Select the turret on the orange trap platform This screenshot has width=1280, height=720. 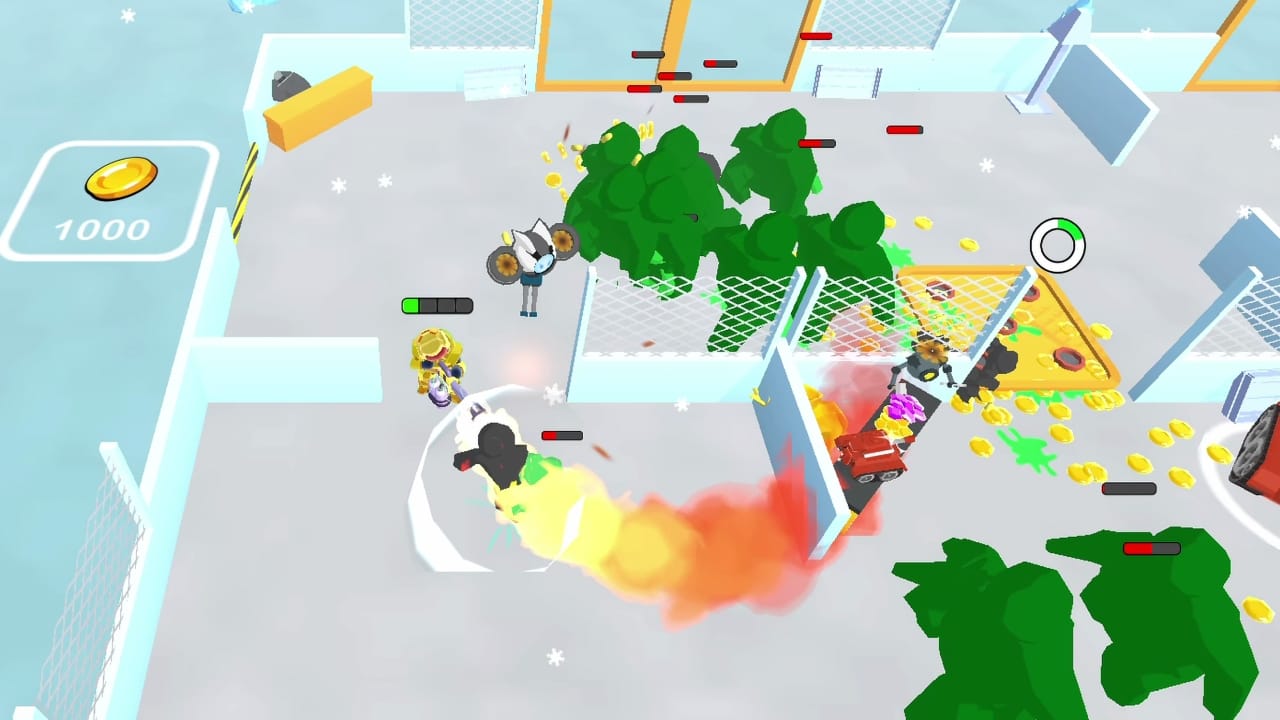(925, 365)
